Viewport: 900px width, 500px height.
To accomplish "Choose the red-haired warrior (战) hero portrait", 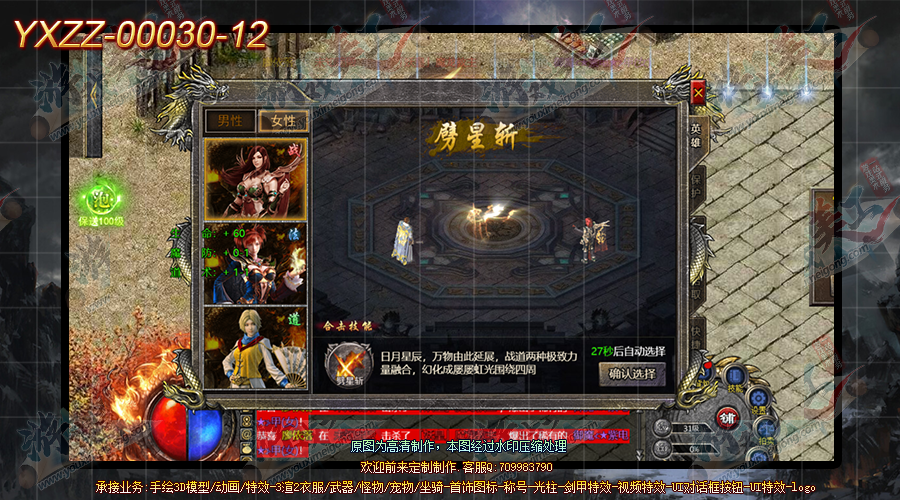I will [254, 178].
